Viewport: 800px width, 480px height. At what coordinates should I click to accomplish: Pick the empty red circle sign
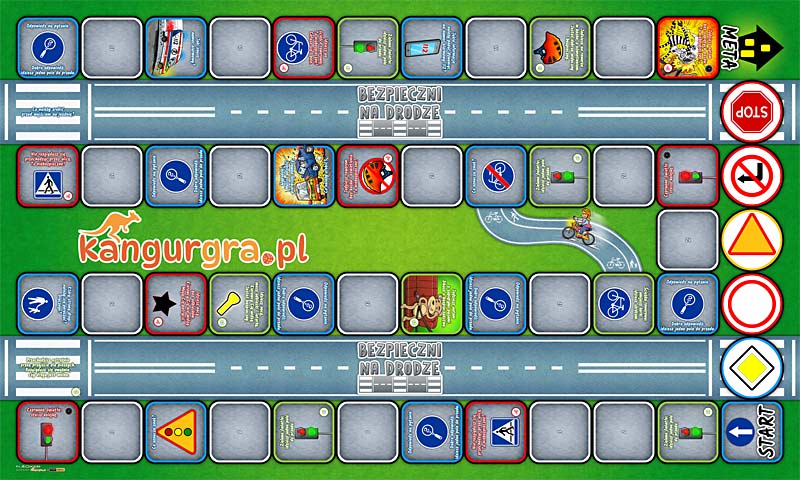coord(752,304)
